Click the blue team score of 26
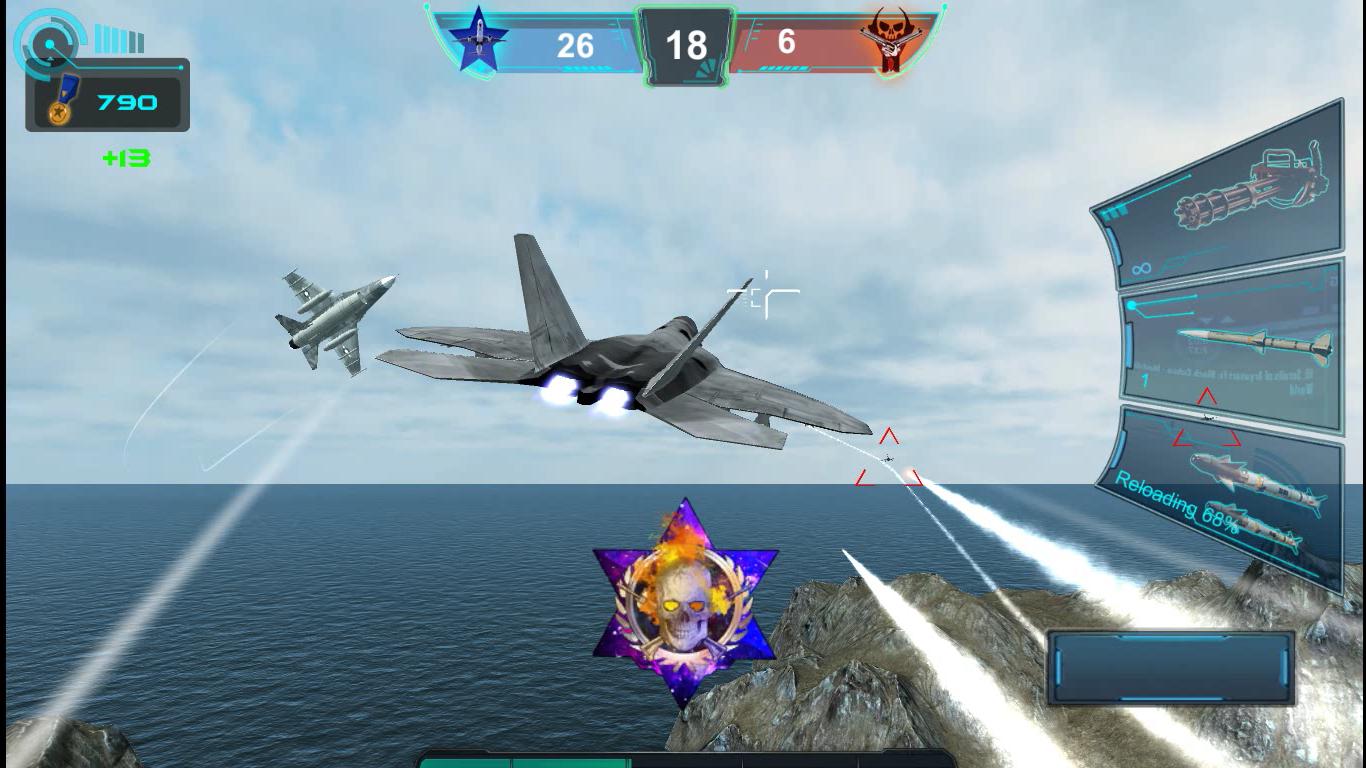Viewport: 1366px width, 768px height. [578, 44]
